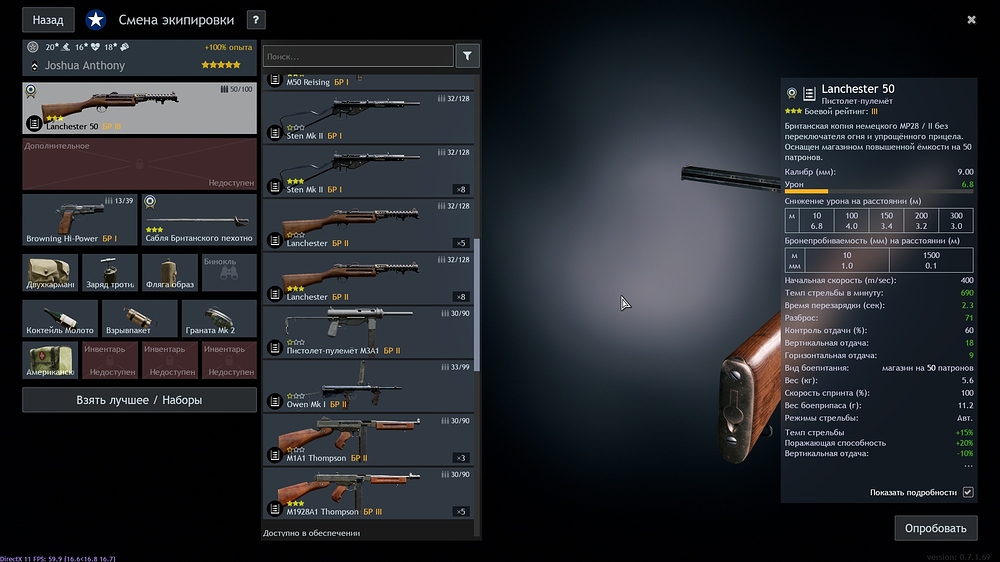The height and width of the screenshot is (562, 1000).
Task: Select the Browning Hi-Power pistol slot
Action: tap(79, 220)
